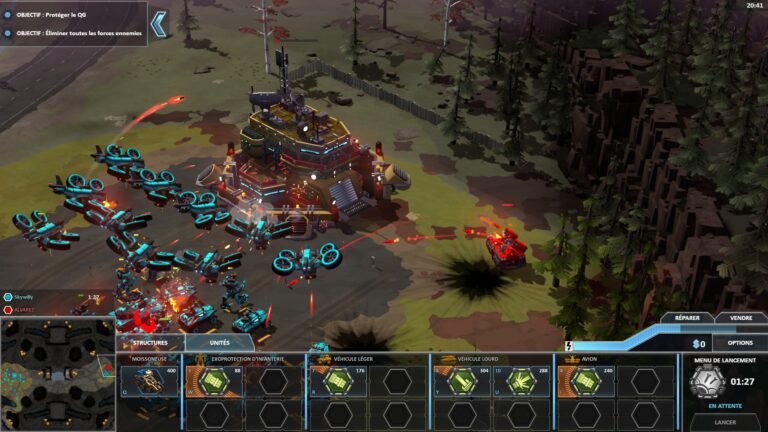Click the Réparer button
This screenshot has width=768, height=432.
687,318
